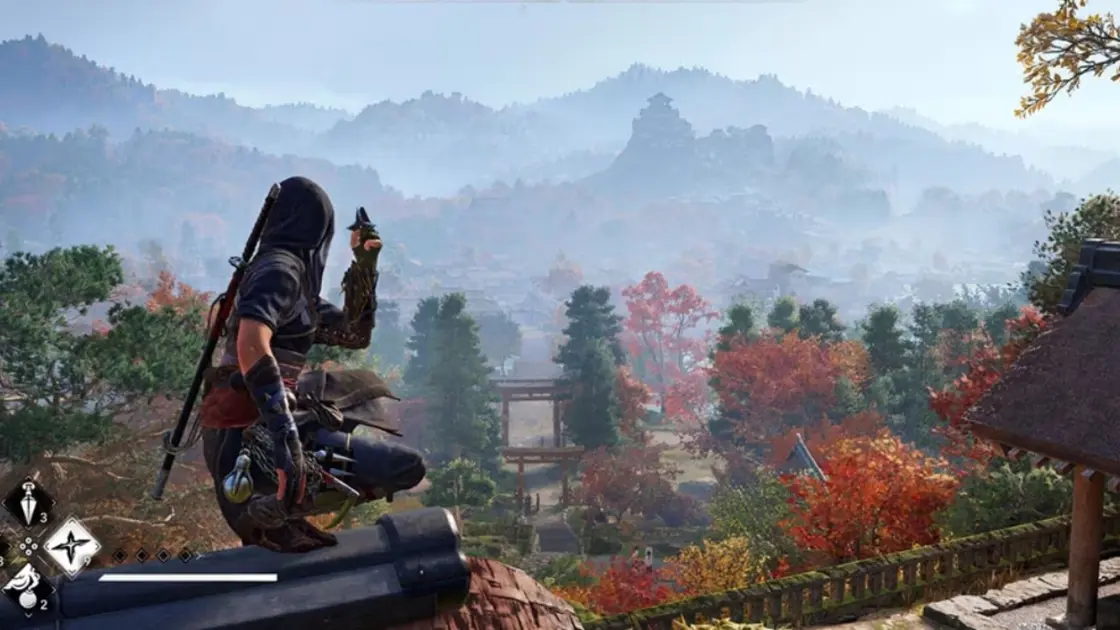Screen dimensions: 1120x630
Task: Choose the highlighted shuriken tool
Action: click(71, 547)
